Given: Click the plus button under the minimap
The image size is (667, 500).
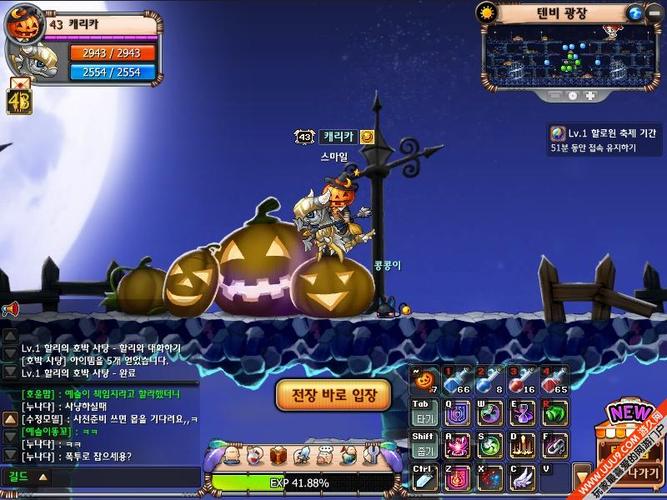Looking at the screenshot, I should tap(590, 96).
